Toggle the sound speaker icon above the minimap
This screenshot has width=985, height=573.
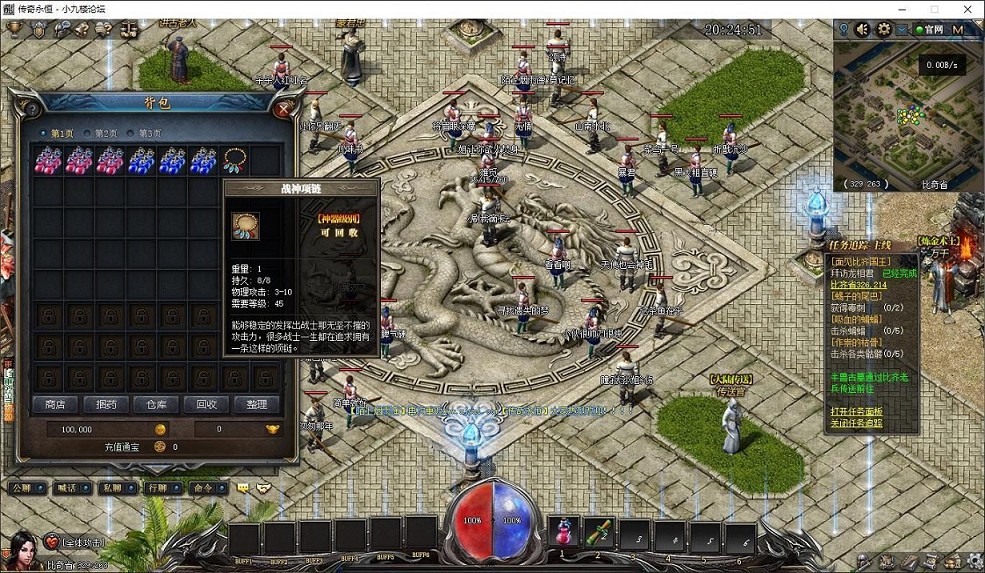click(861, 29)
